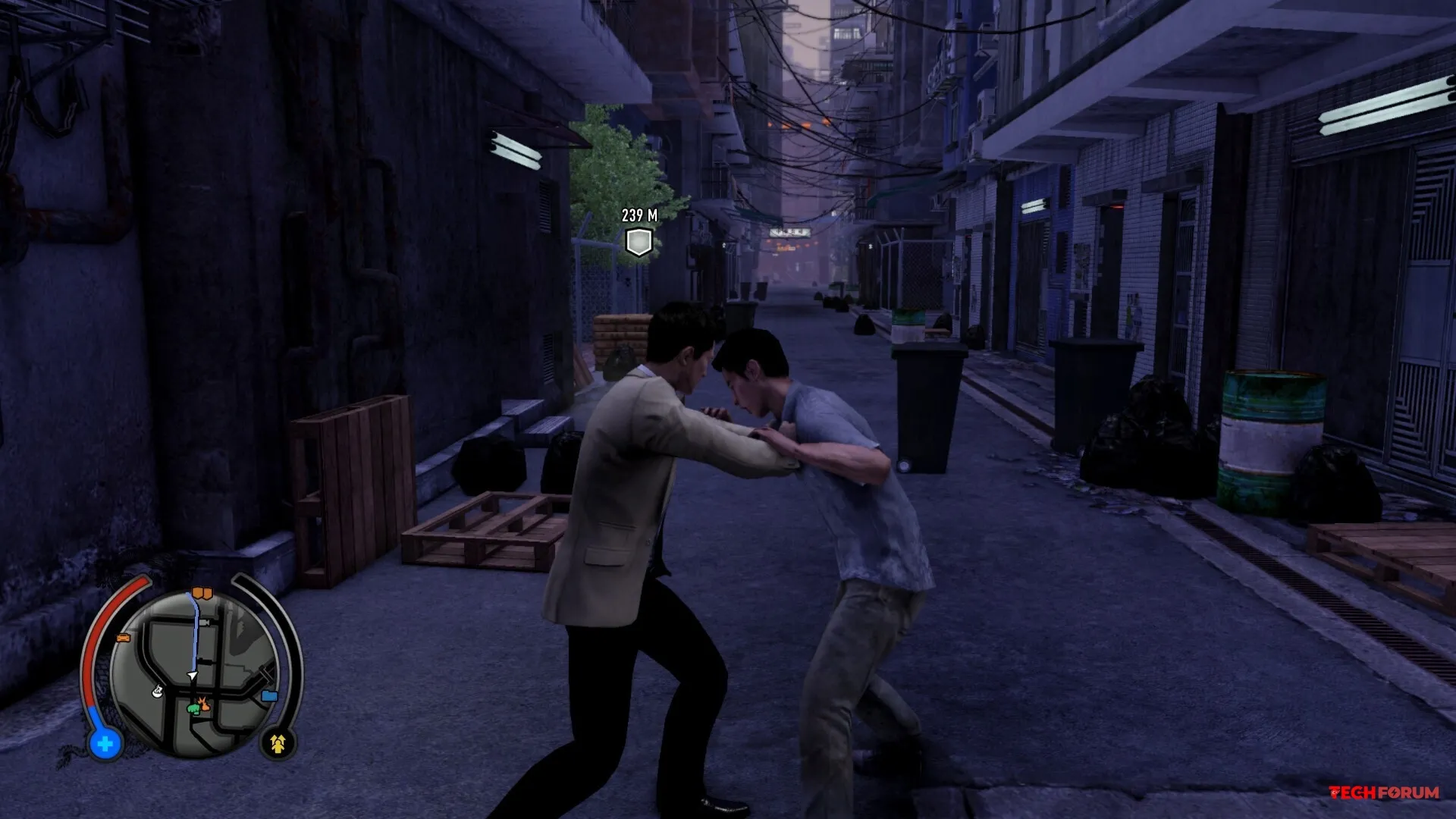Select the blue folder marker on minimap
1456x819 pixels.
(x=269, y=695)
